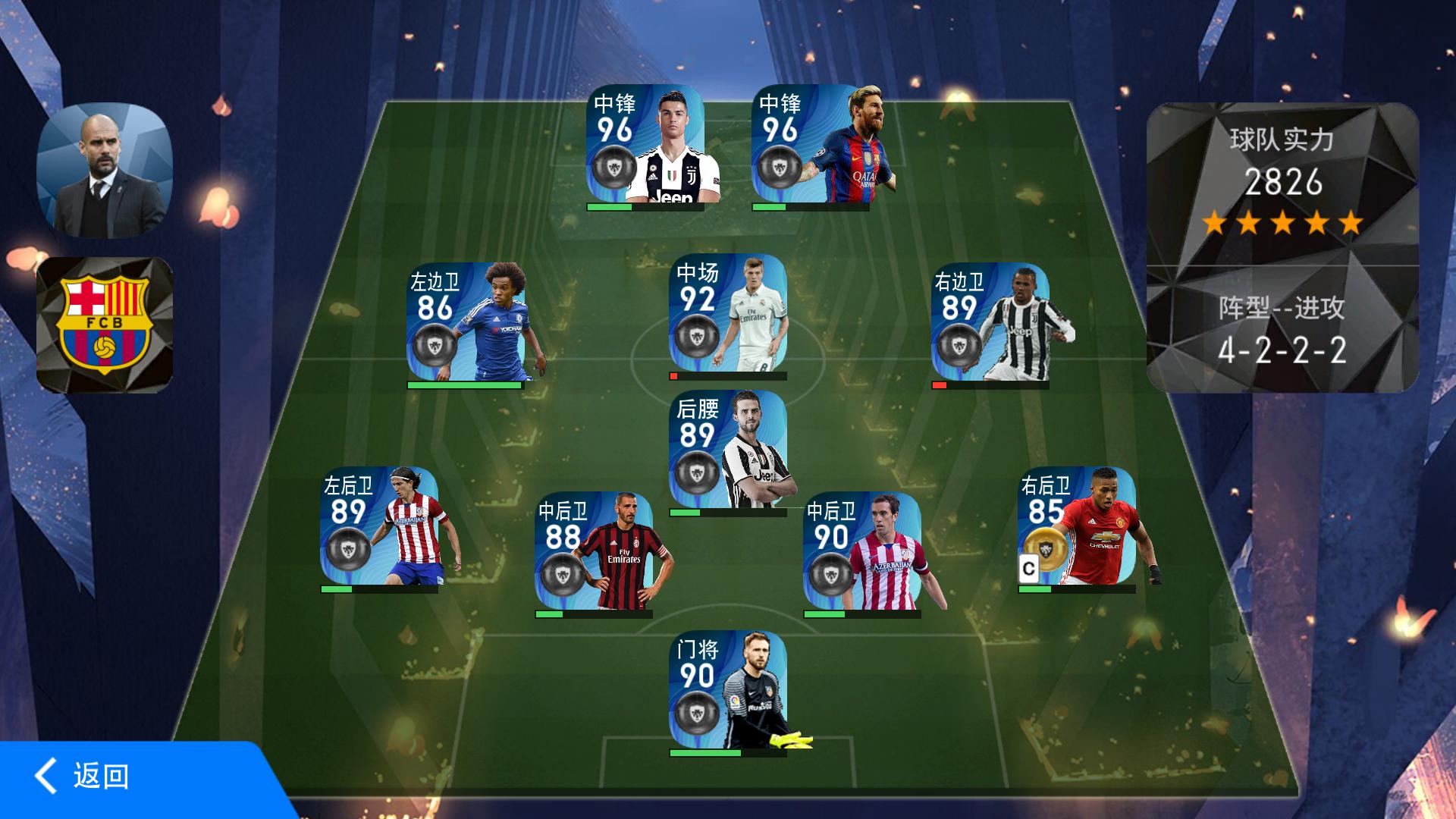Select the 门将 90 goalkeeper card
Image resolution: width=1456 pixels, height=819 pixels.
tap(727, 690)
